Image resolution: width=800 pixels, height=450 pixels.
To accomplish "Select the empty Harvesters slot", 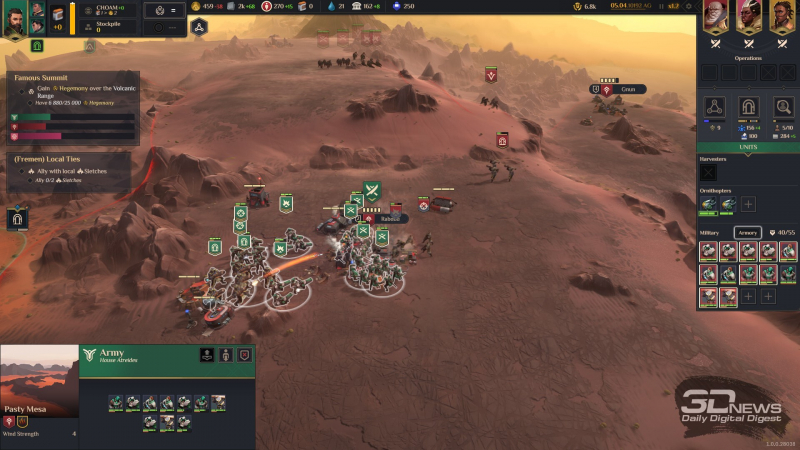I will tap(708, 173).
